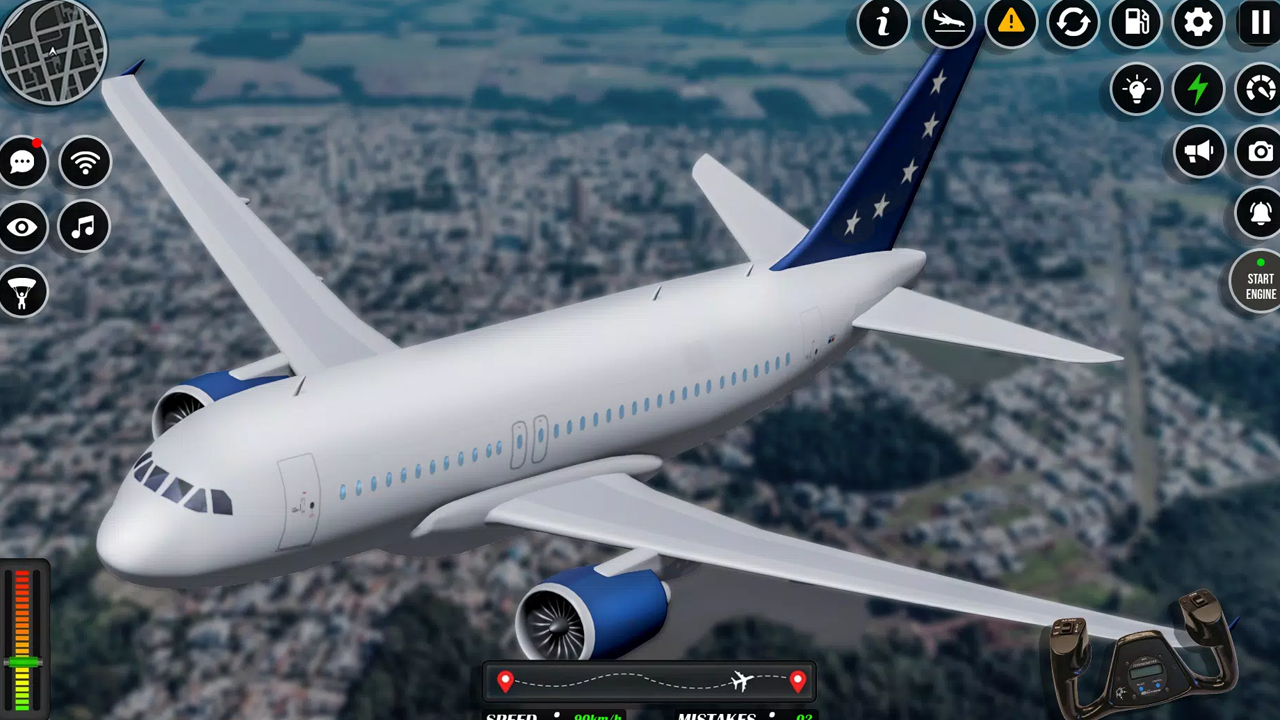Open the game information panel
Viewport: 1280px width, 720px height.
click(883, 24)
